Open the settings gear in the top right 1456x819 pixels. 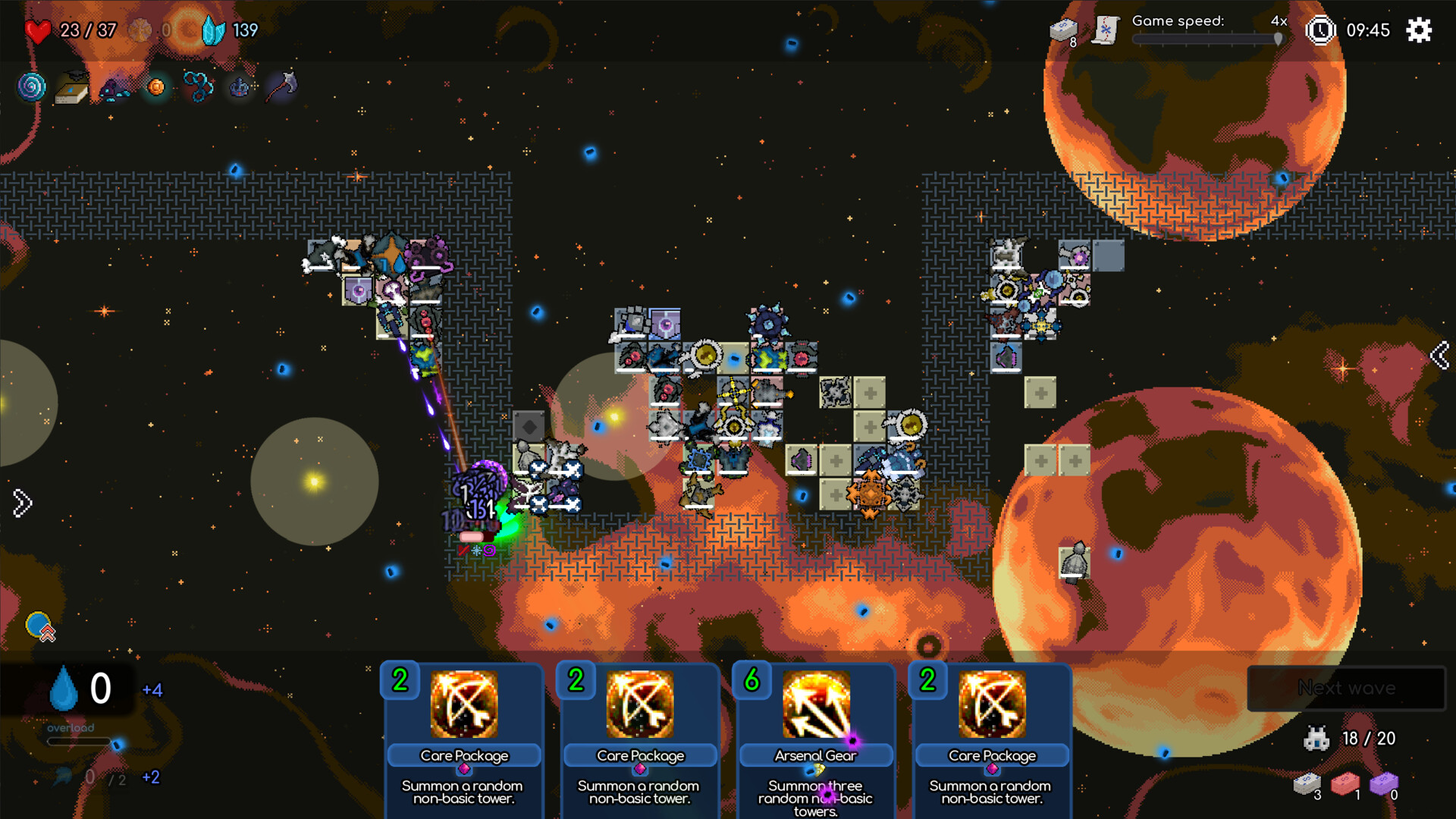point(1418,30)
